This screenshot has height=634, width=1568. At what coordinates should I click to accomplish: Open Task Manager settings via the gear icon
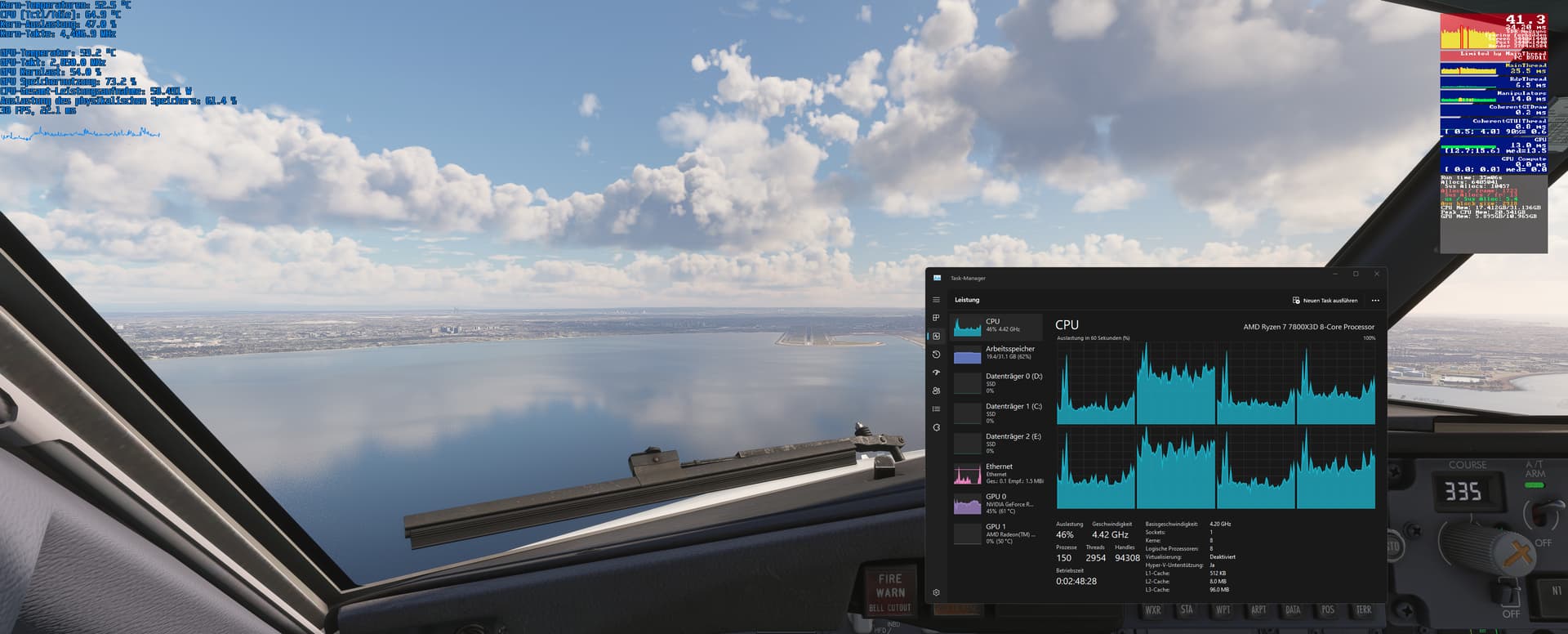coord(936,592)
